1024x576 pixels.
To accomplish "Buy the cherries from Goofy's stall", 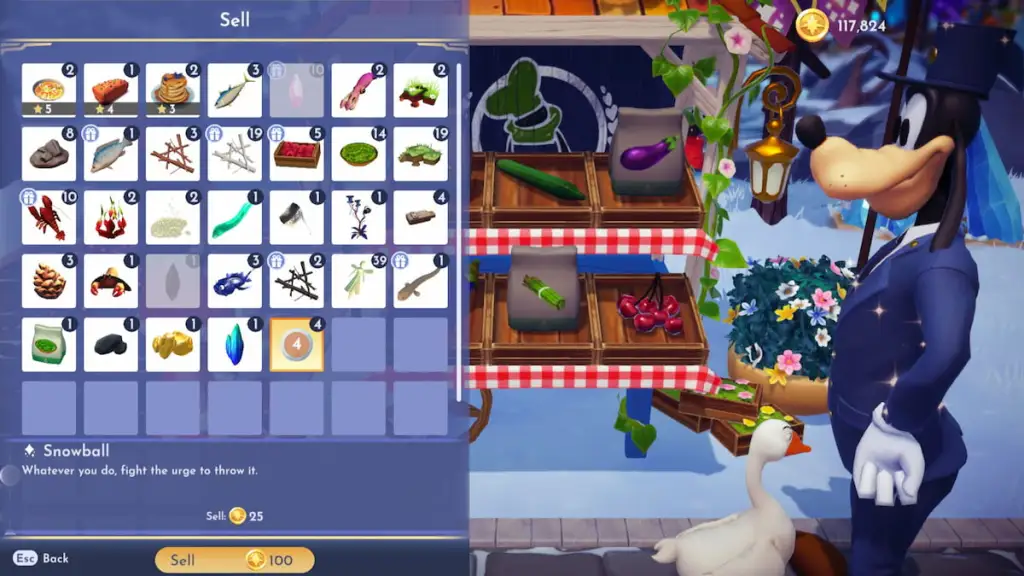I will pyautogui.click(x=650, y=310).
